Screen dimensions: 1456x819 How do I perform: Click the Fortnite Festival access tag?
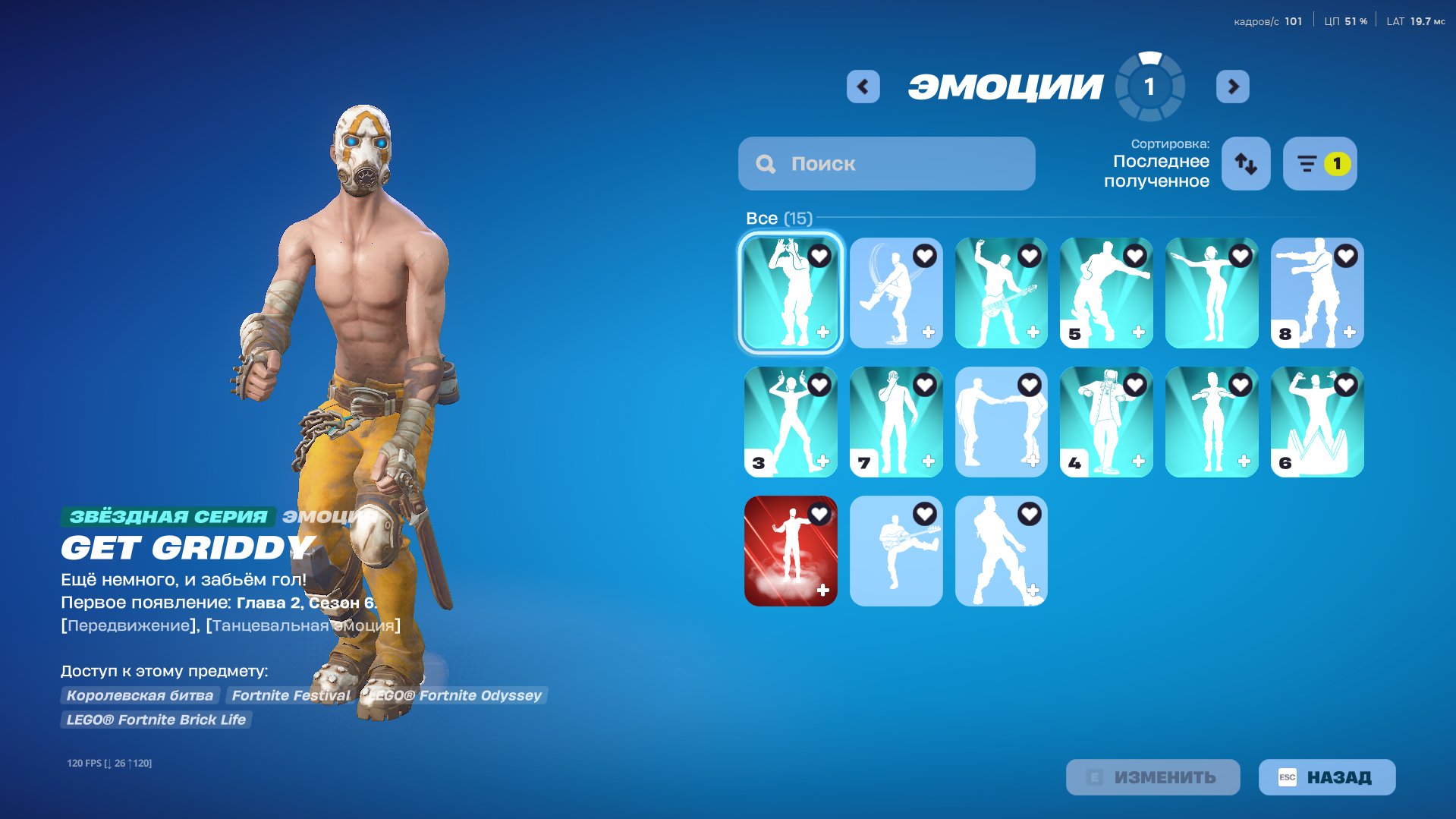[x=291, y=695]
